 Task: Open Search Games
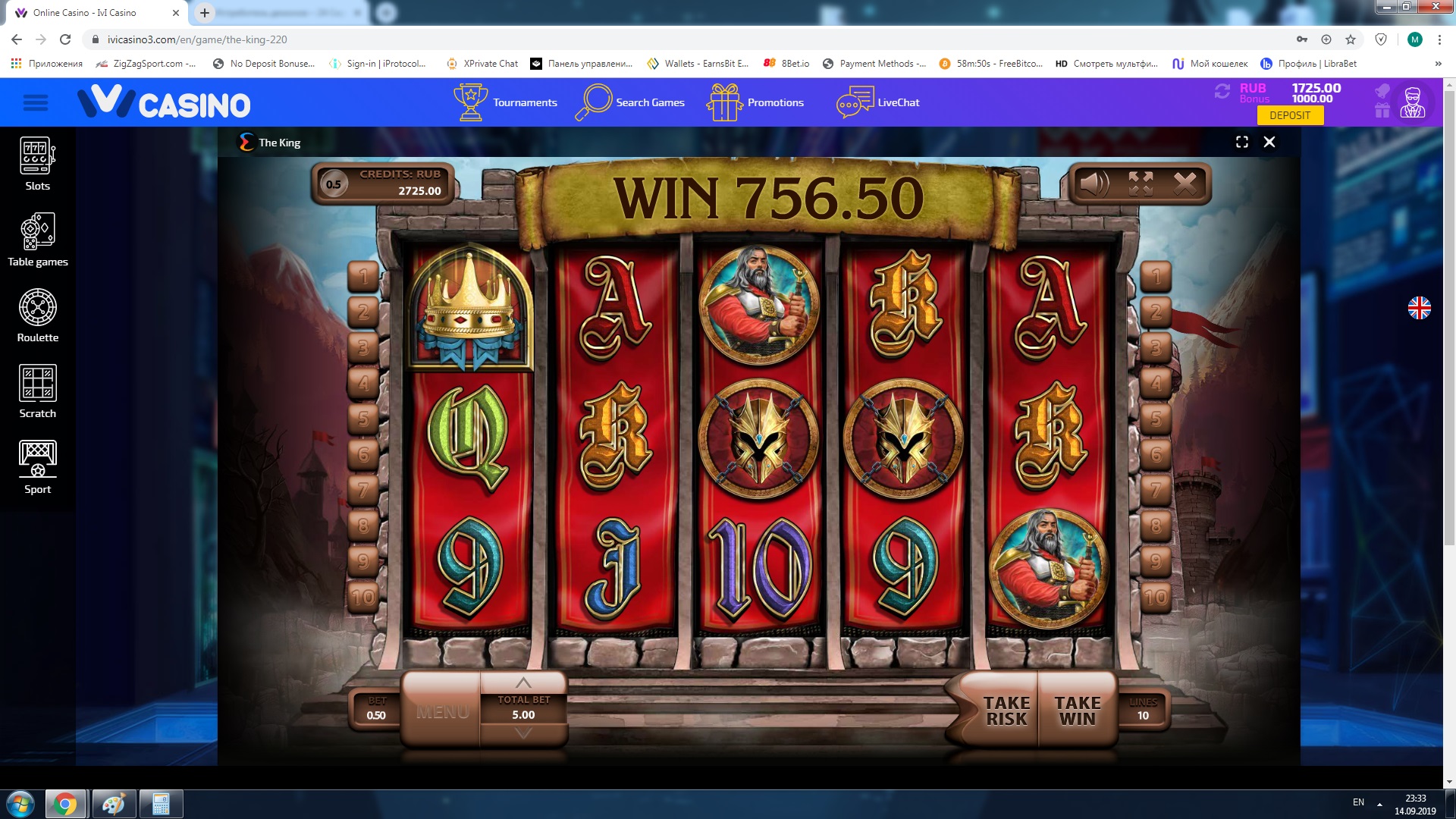630,102
